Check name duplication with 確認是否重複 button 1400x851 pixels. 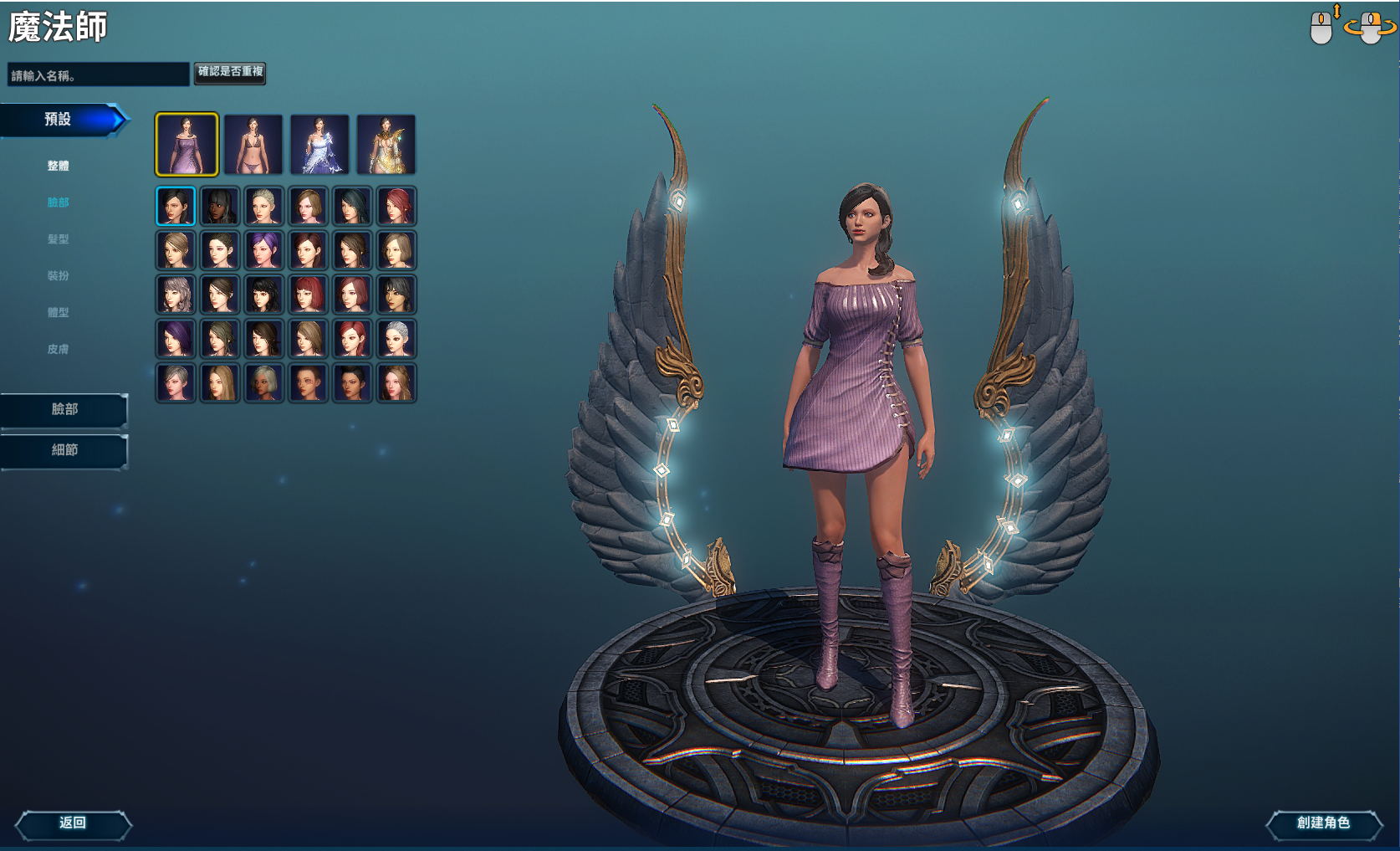[230, 72]
